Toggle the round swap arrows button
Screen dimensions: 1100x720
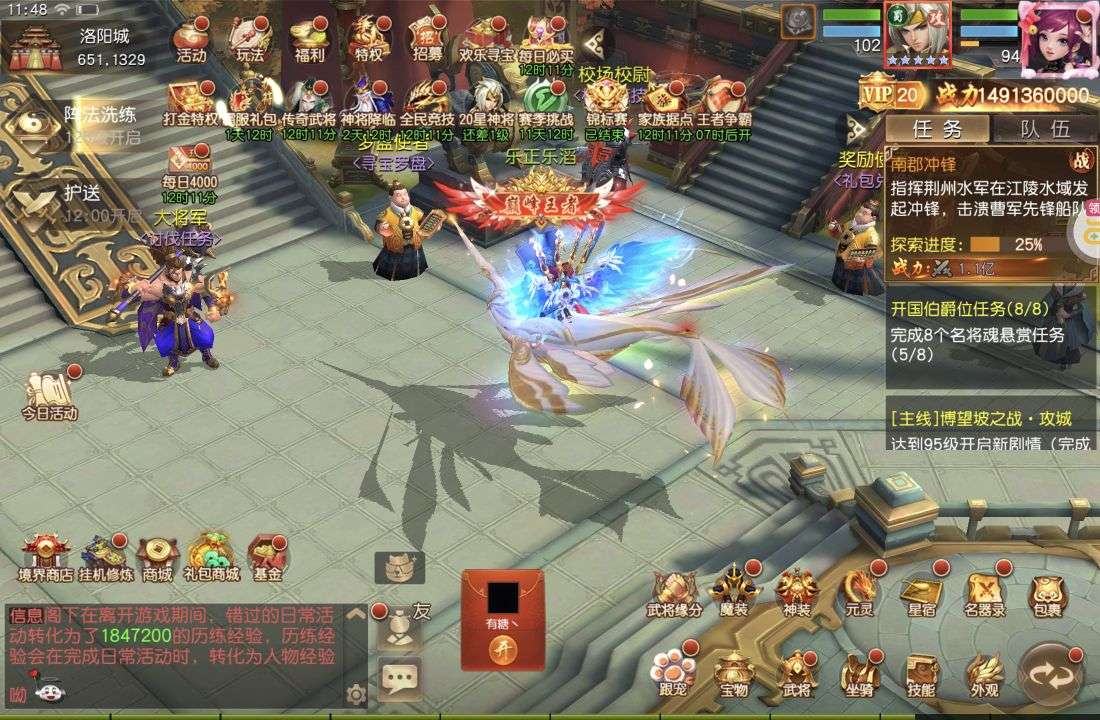click(x=1050, y=674)
